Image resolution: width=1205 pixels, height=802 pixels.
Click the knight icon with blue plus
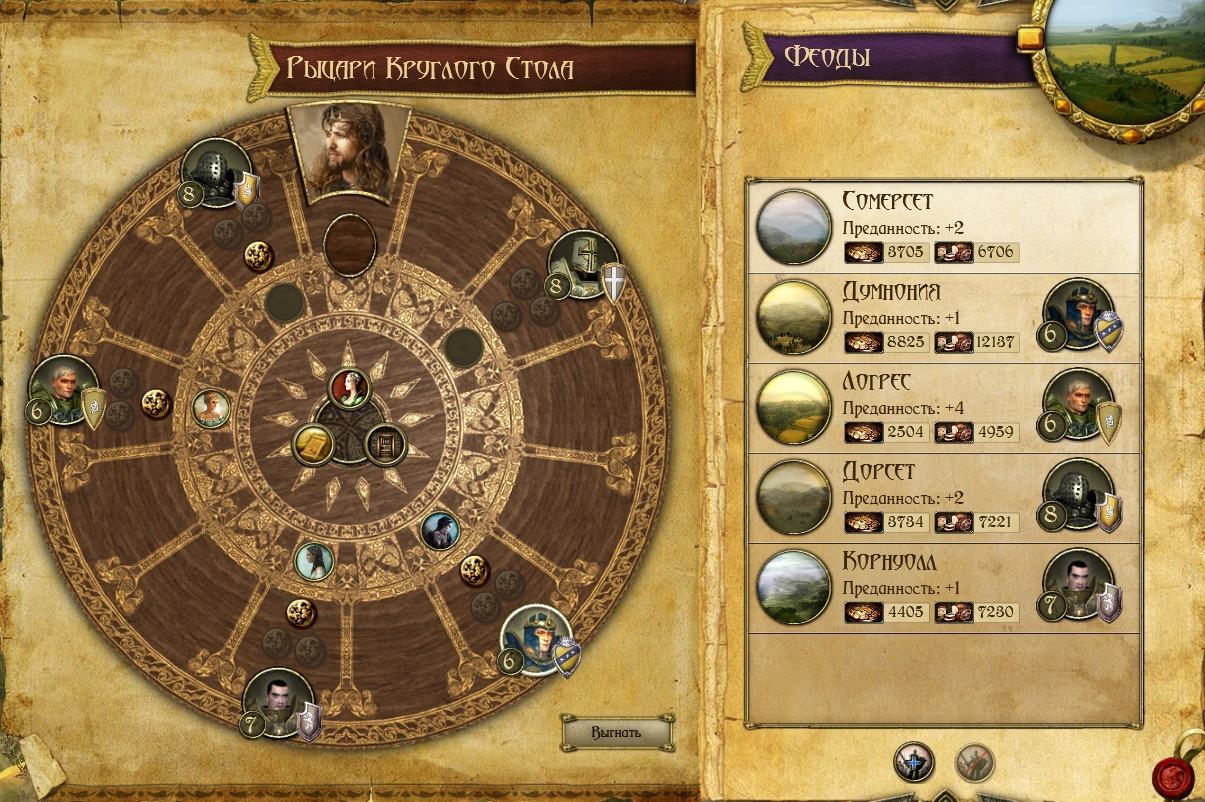pos(913,761)
